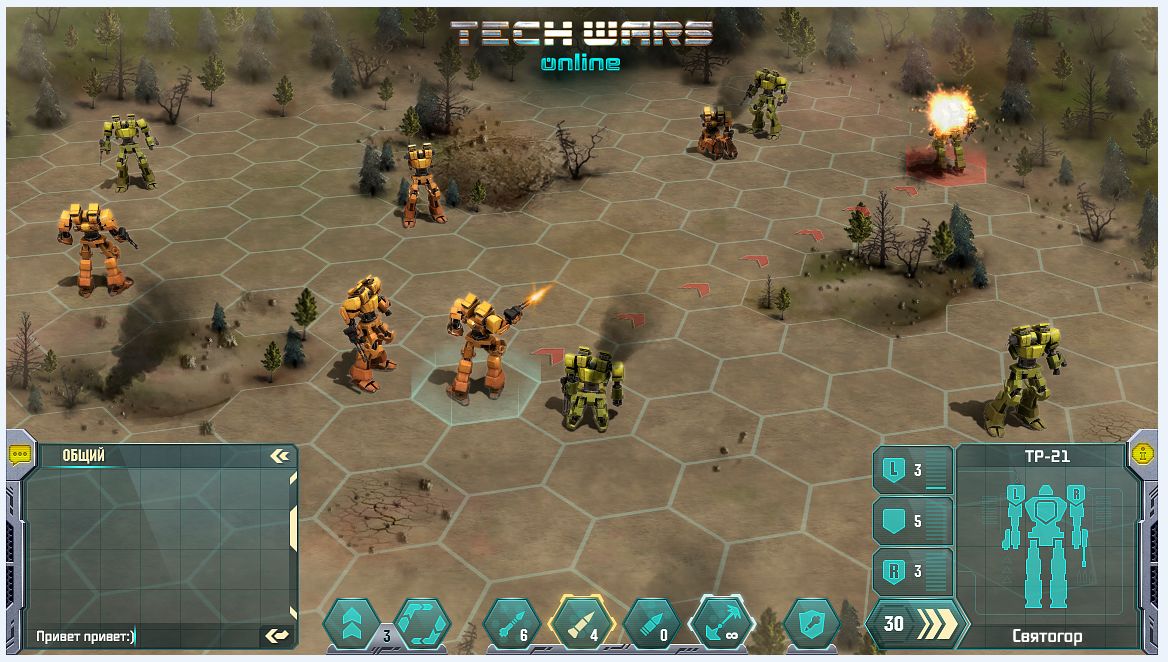Focus the chat message input field
The image size is (1168, 662).
point(140,636)
